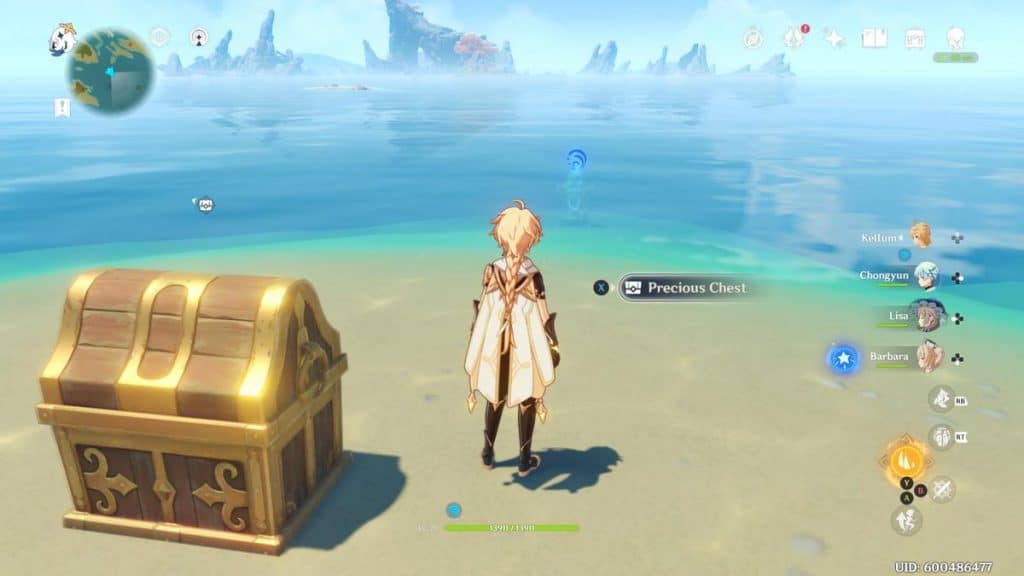The image size is (1024, 576).
Task: Switch to Chongyun
Action: tap(925, 275)
